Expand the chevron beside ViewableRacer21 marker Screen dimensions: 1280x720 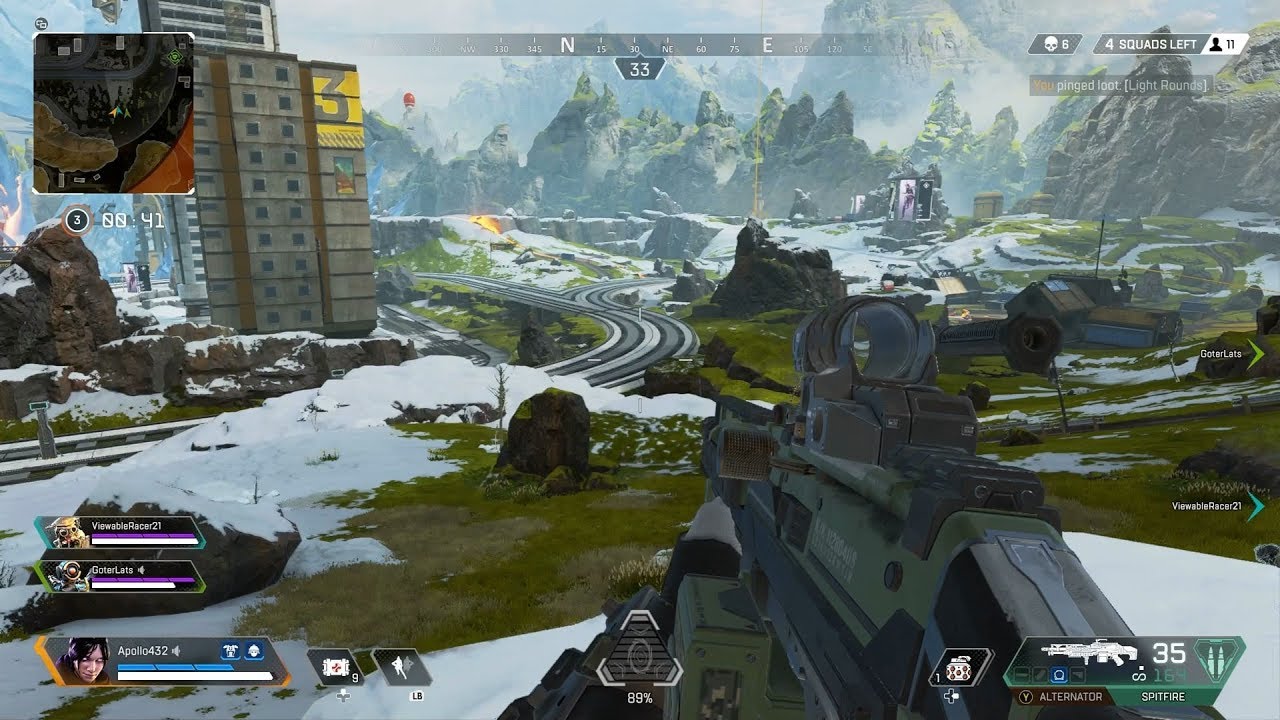(1257, 508)
